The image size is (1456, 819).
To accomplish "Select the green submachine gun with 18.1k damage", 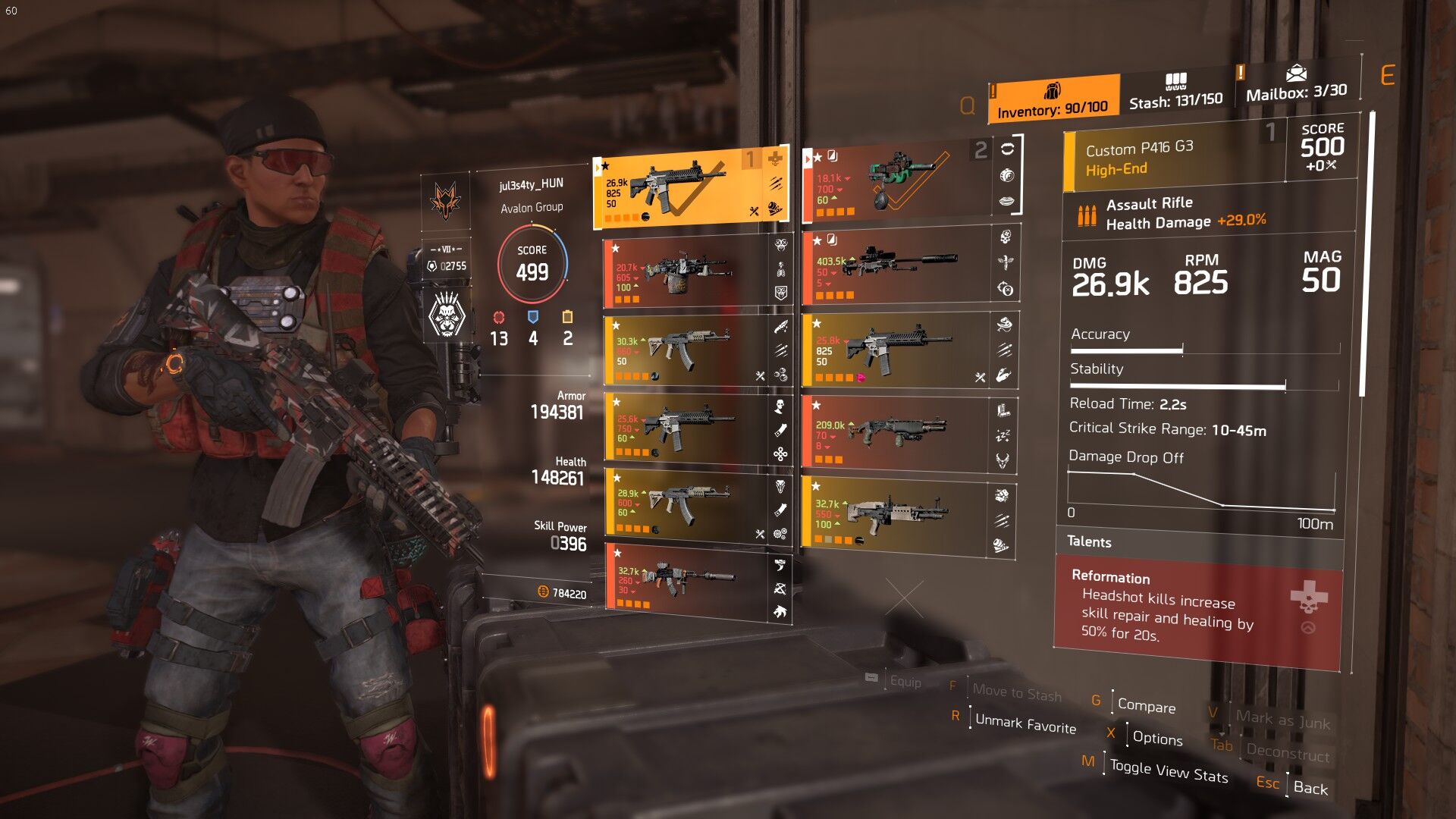I will (x=895, y=182).
